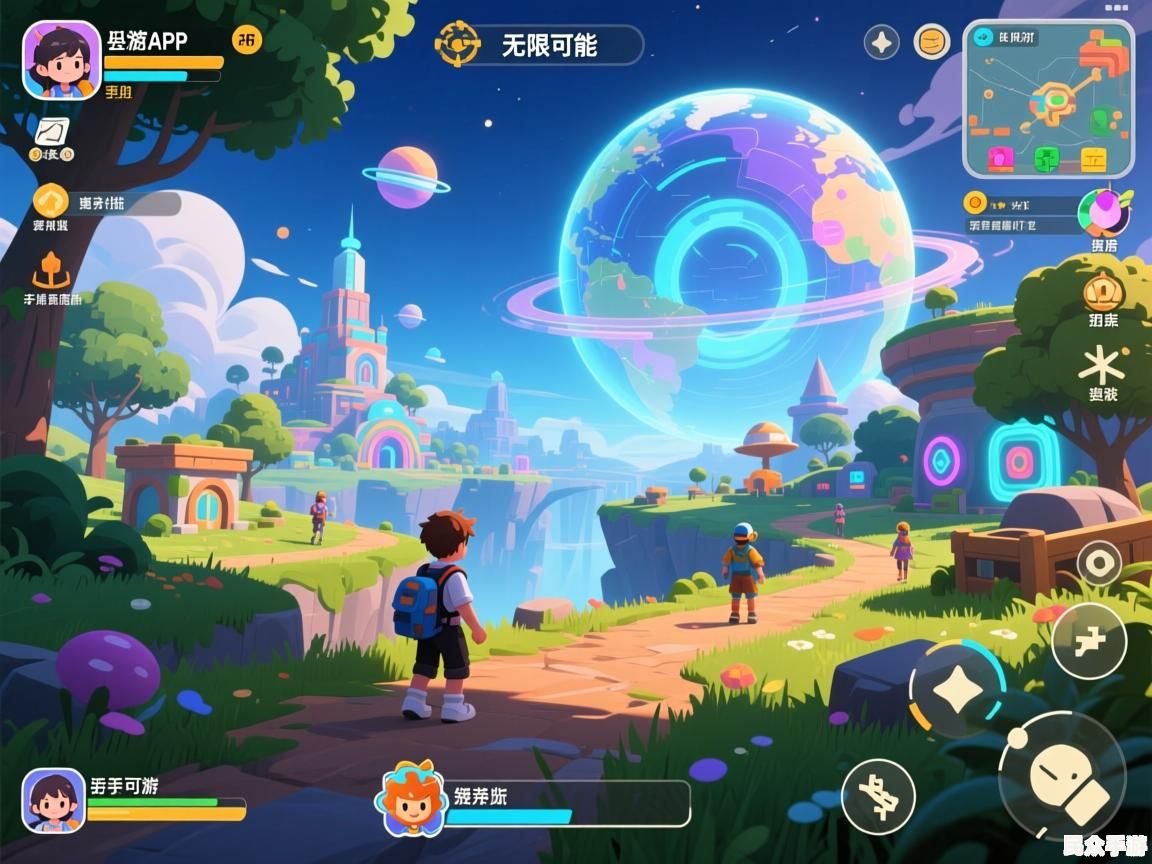This screenshot has height=864, width=1152.
Task: Select the round orange icon on the left
Action: [50, 200]
